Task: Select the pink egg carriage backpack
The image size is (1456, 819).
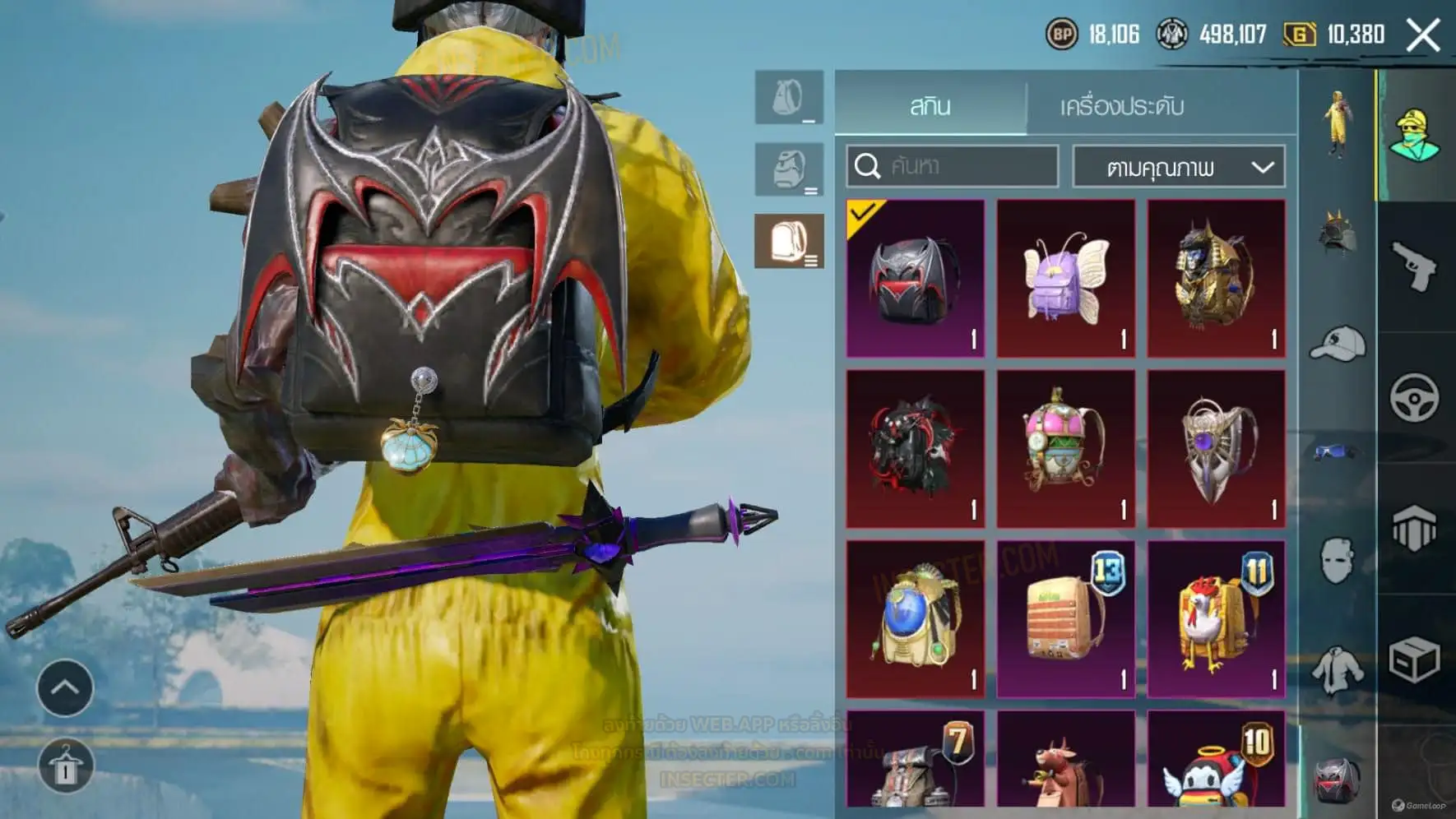Action: pyautogui.click(x=1066, y=448)
